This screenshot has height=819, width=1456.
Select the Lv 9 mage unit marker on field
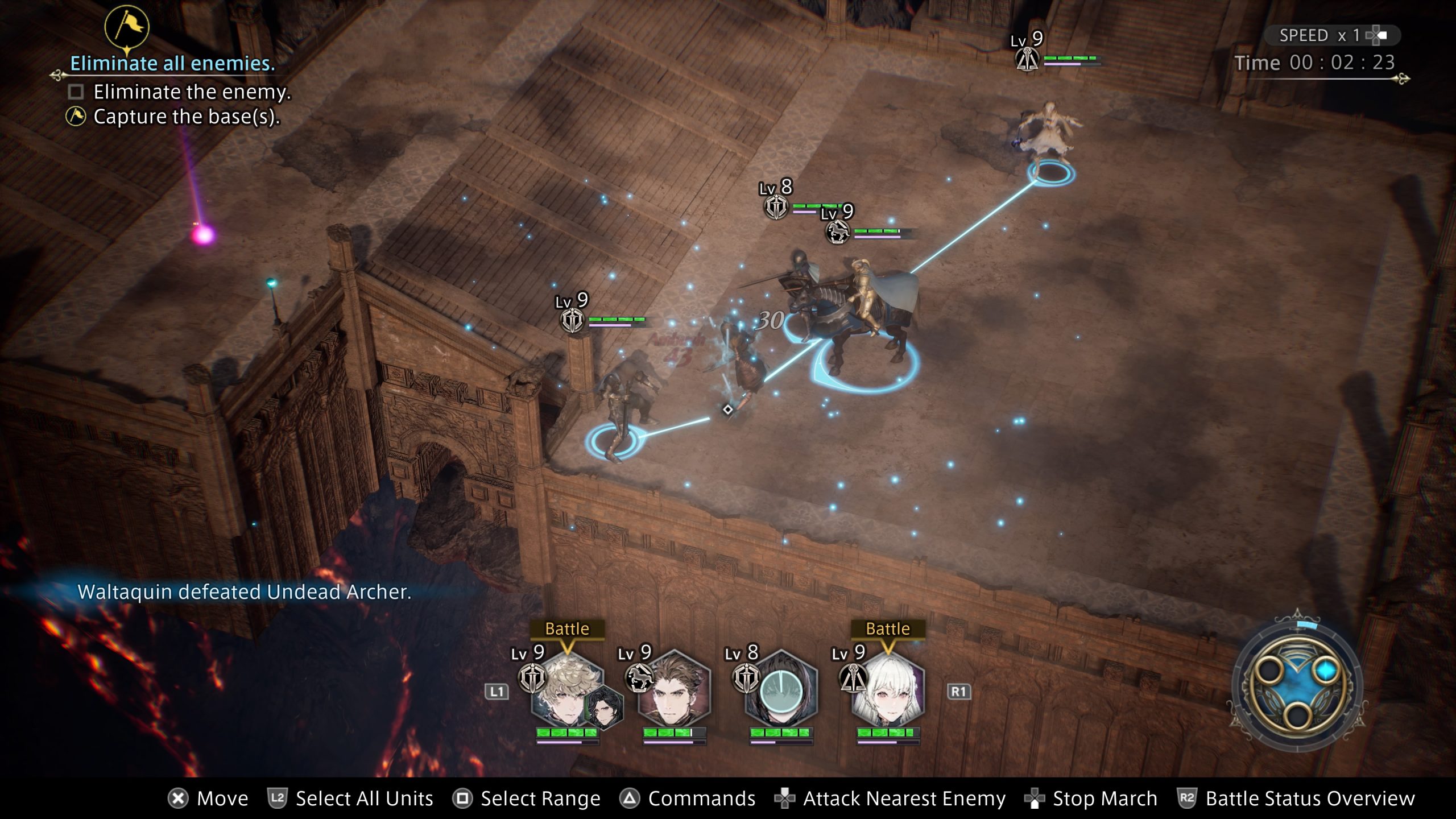tap(1027, 59)
